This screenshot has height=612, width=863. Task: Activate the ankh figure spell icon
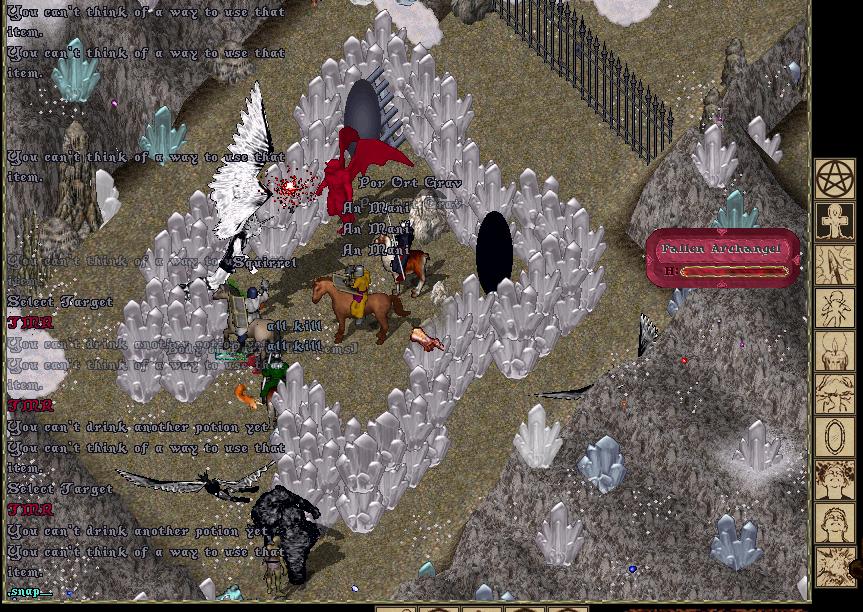[x=834, y=222]
